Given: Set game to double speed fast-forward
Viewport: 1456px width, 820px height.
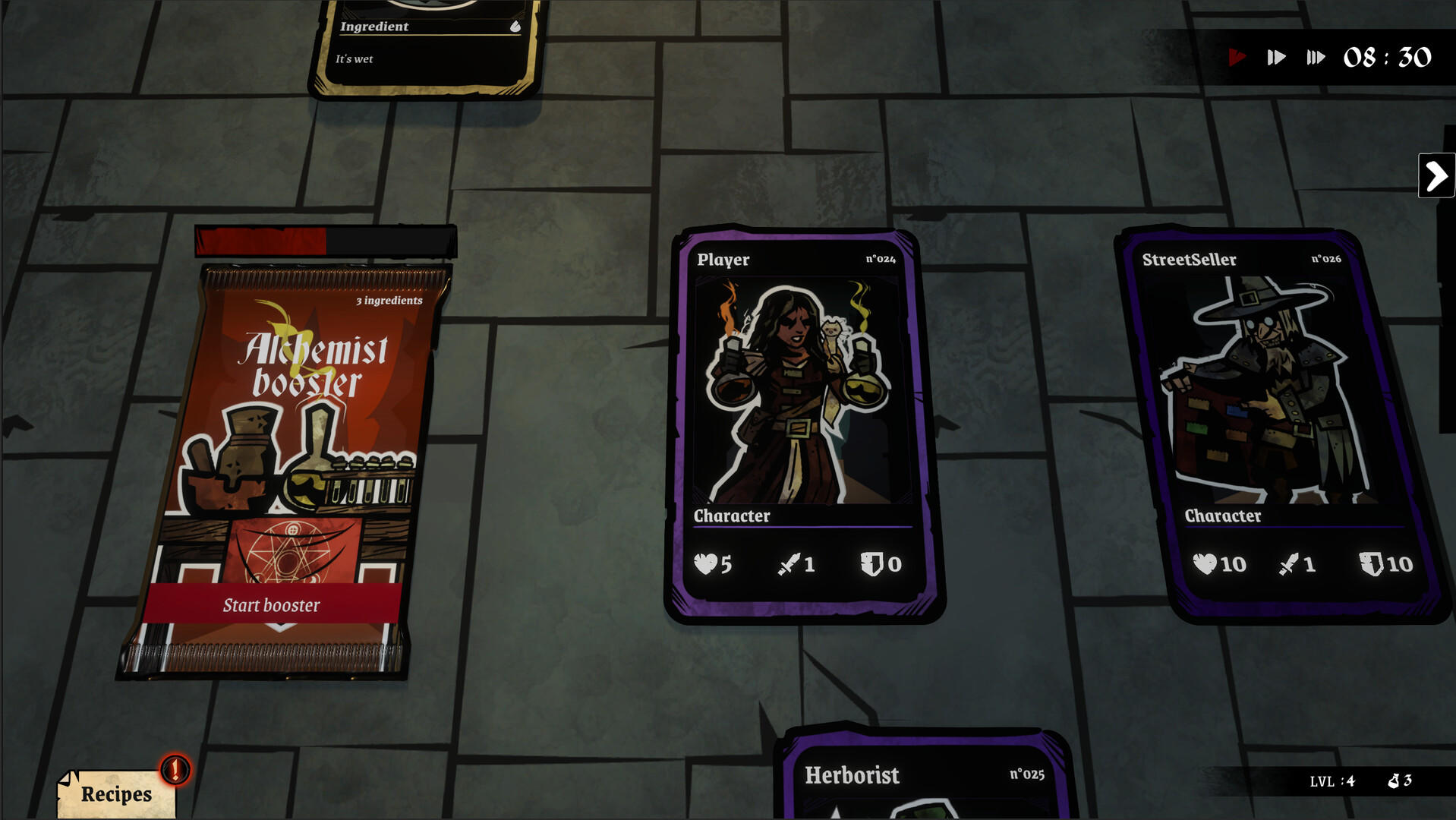Looking at the screenshot, I should click(1276, 56).
